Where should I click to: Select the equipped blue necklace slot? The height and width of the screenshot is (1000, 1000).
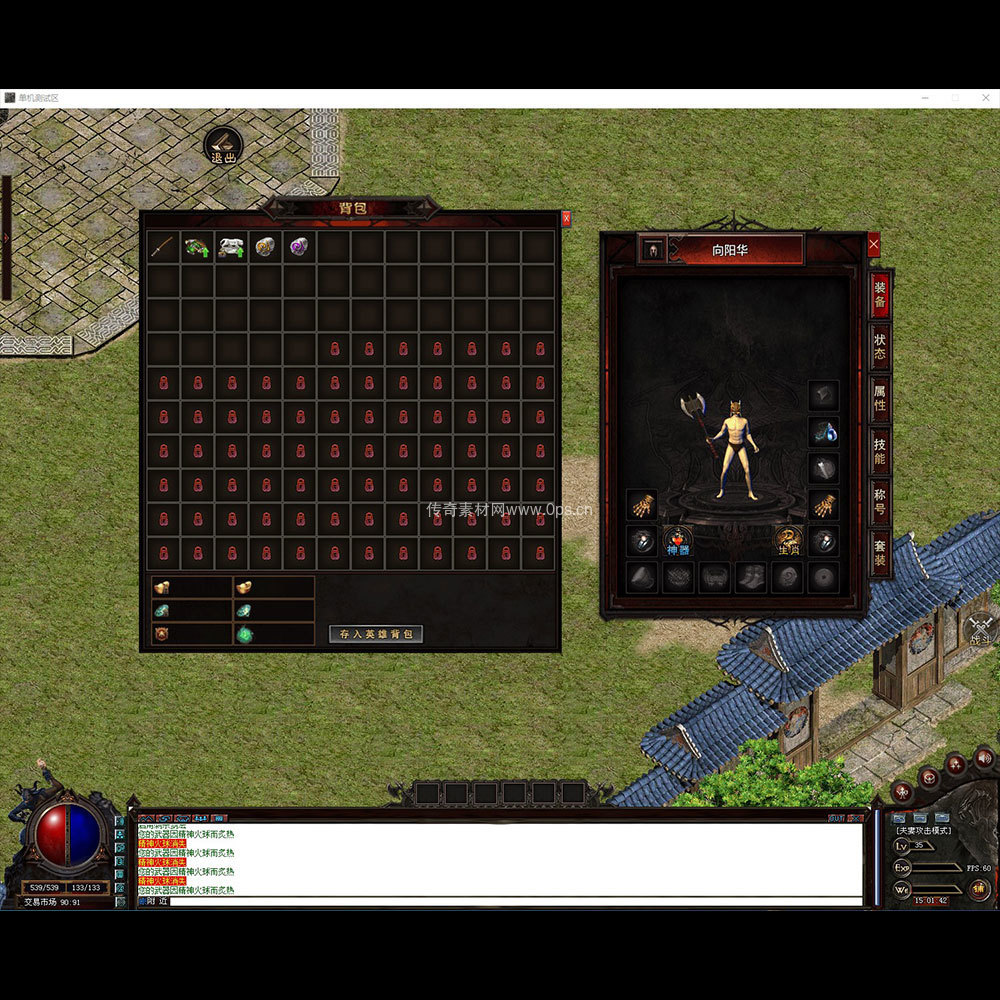824,432
